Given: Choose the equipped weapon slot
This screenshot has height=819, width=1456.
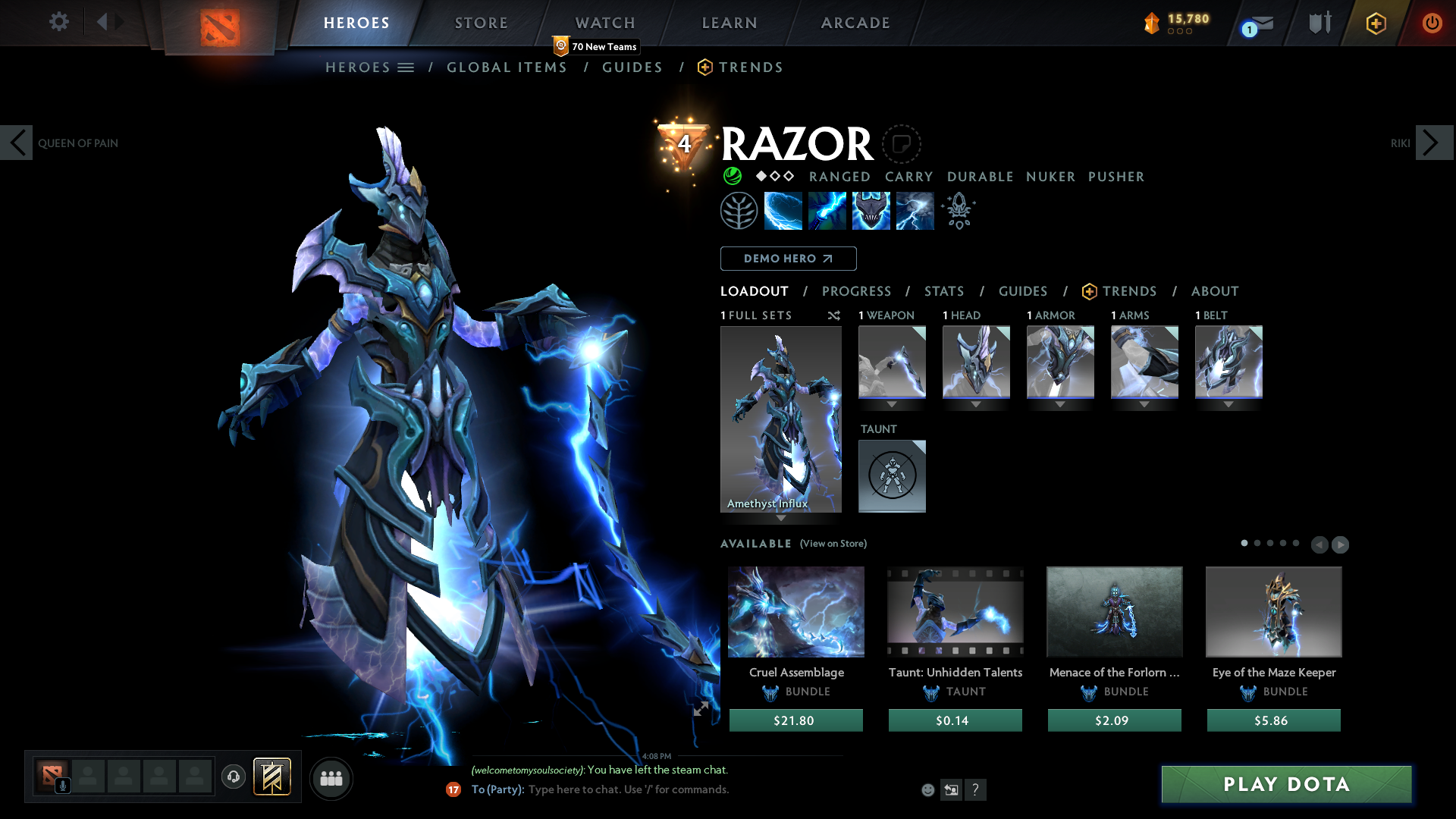Looking at the screenshot, I should click(x=892, y=362).
